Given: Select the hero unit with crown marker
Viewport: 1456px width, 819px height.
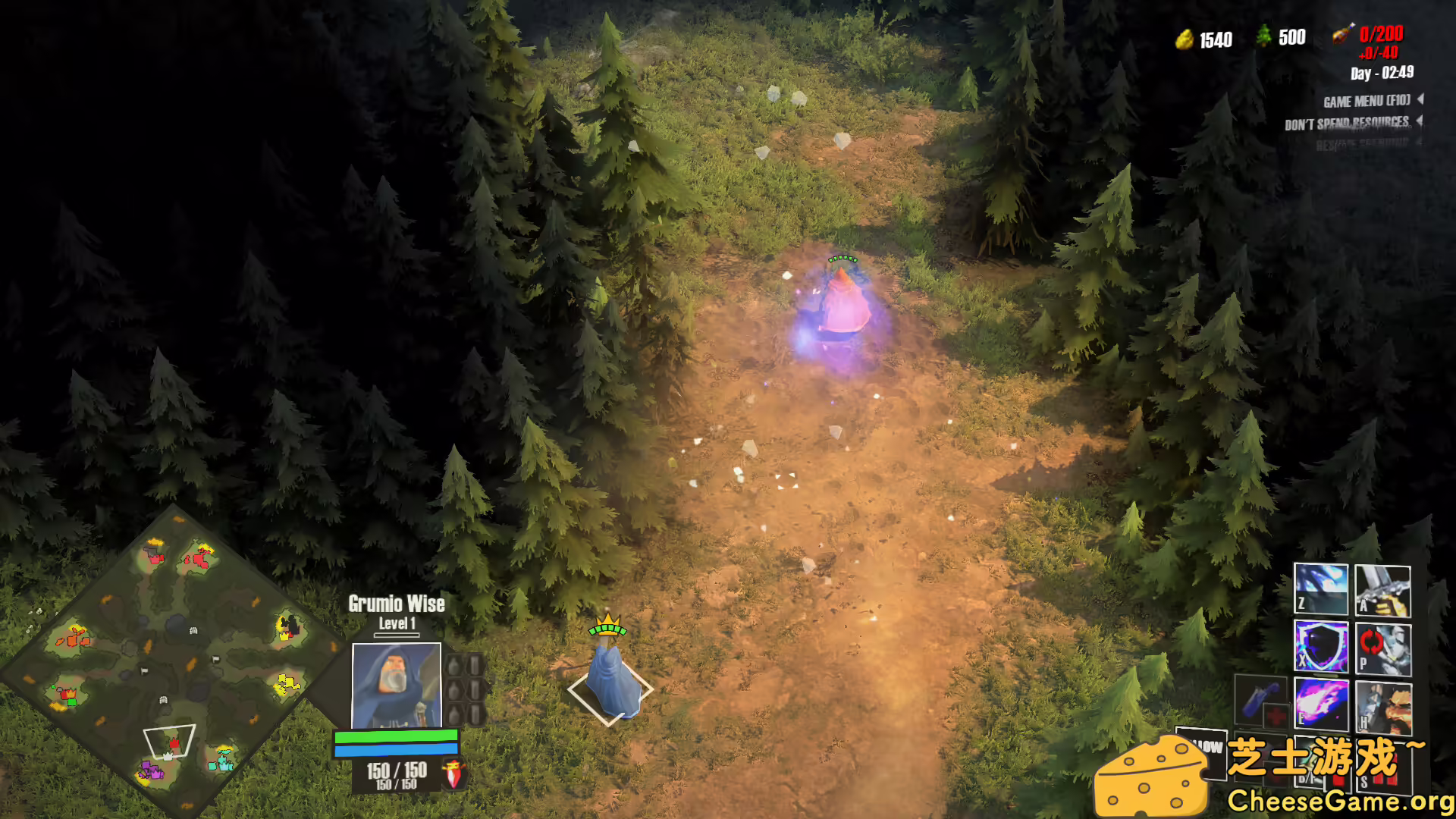Looking at the screenshot, I should pyautogui.click(x=611, y=681).
